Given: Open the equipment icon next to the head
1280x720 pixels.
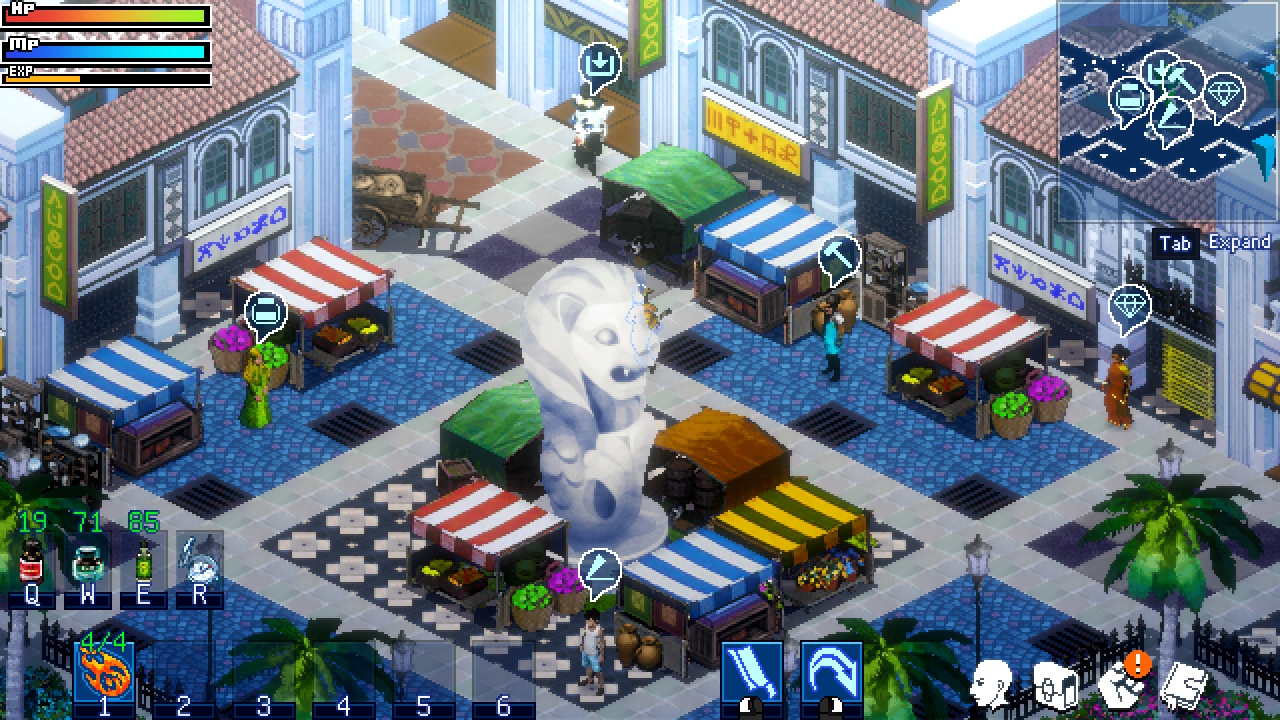Looking at the screenshot, I should (1053, 684).
